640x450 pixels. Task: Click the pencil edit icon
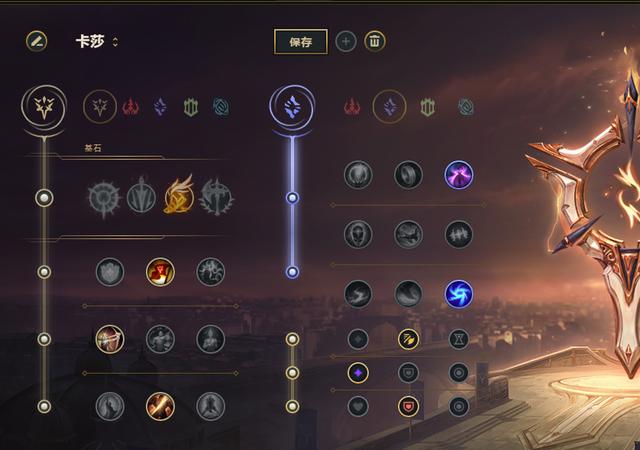pos(37,41)
